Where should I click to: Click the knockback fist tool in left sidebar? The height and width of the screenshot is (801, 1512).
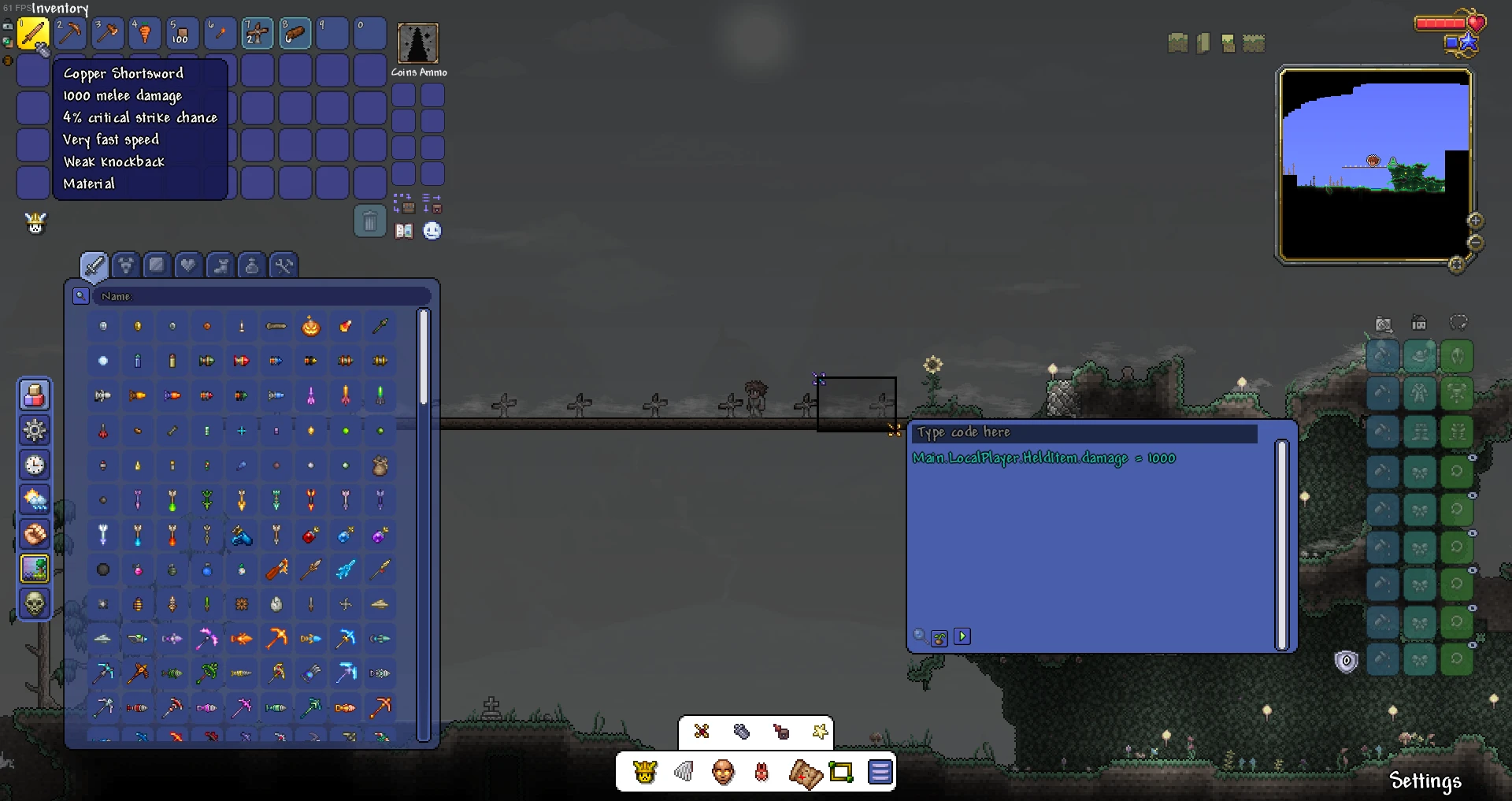click(x=35, y=534)
